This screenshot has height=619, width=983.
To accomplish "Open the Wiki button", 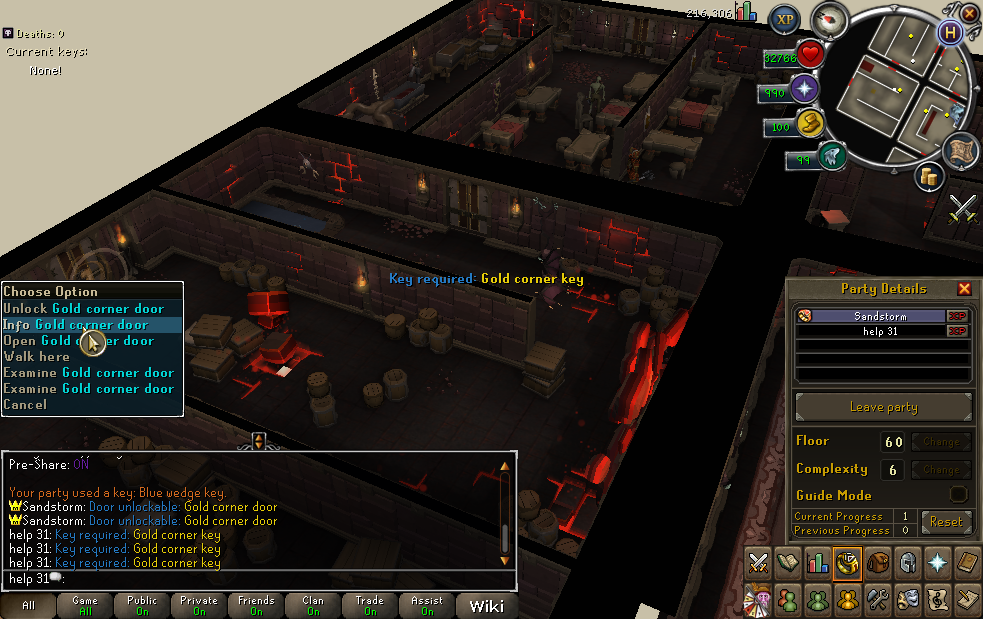I will pyautogui.click(x=486, y=606).
